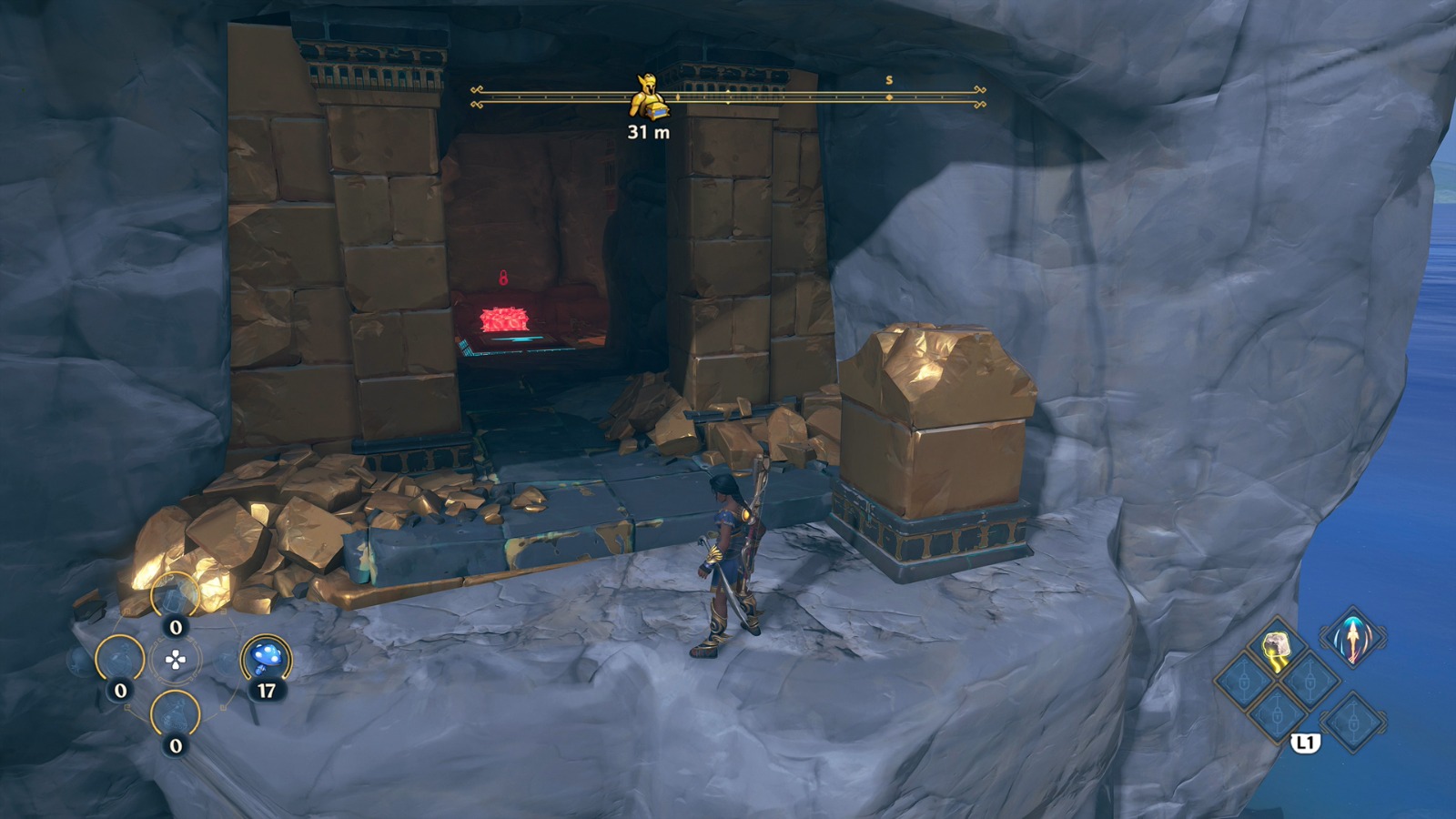Viewport: 1456px width, 819px height.
Task: Click the top potion slot above the D-pad
Action: tap(173, 593)
